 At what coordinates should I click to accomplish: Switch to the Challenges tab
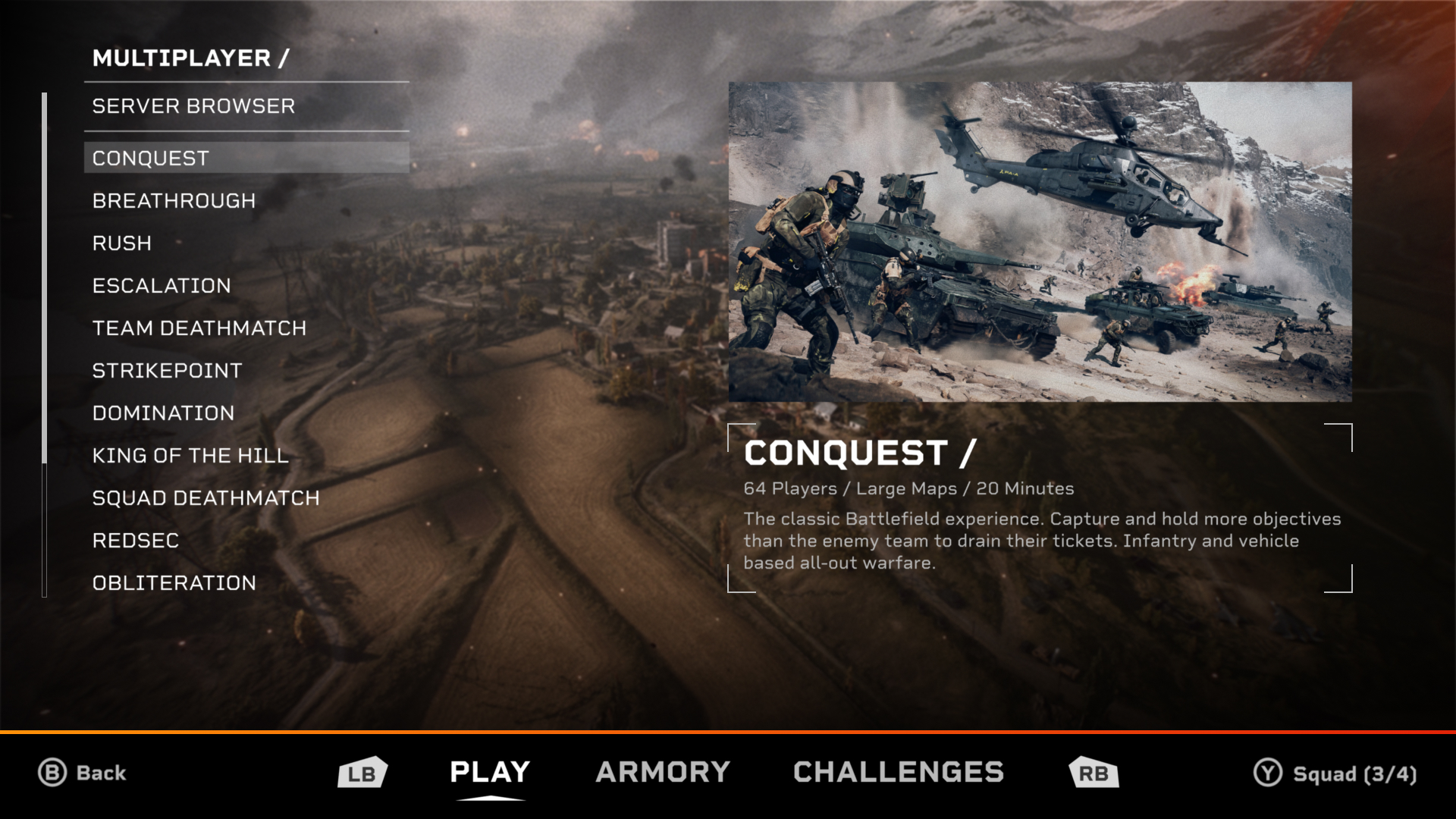898,772
